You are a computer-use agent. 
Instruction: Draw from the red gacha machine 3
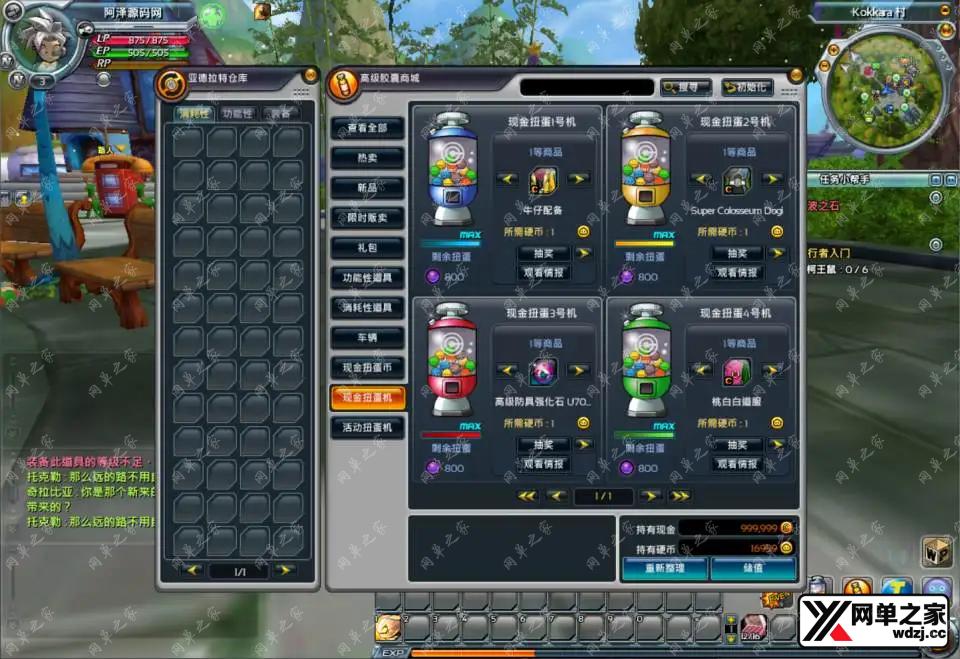(x=542, y=444)
